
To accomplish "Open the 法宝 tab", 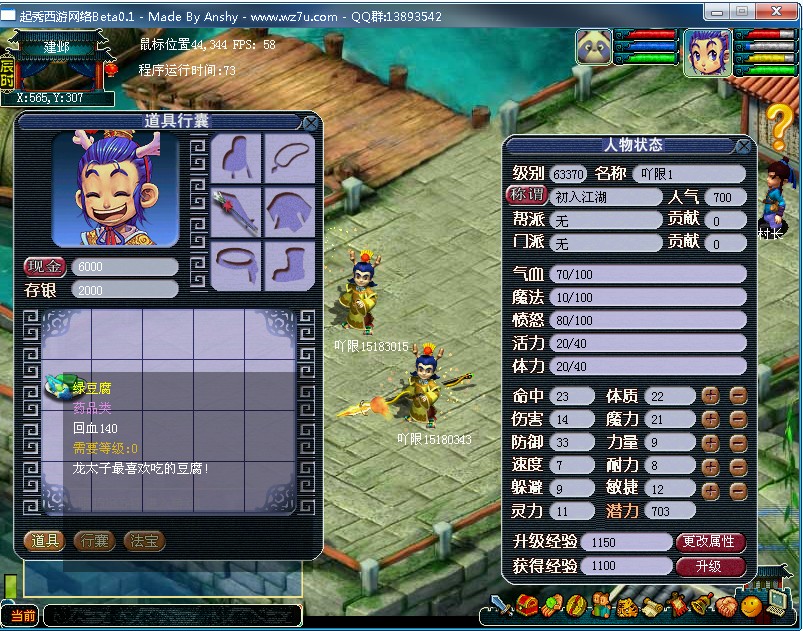I will (x=144, y=541).
